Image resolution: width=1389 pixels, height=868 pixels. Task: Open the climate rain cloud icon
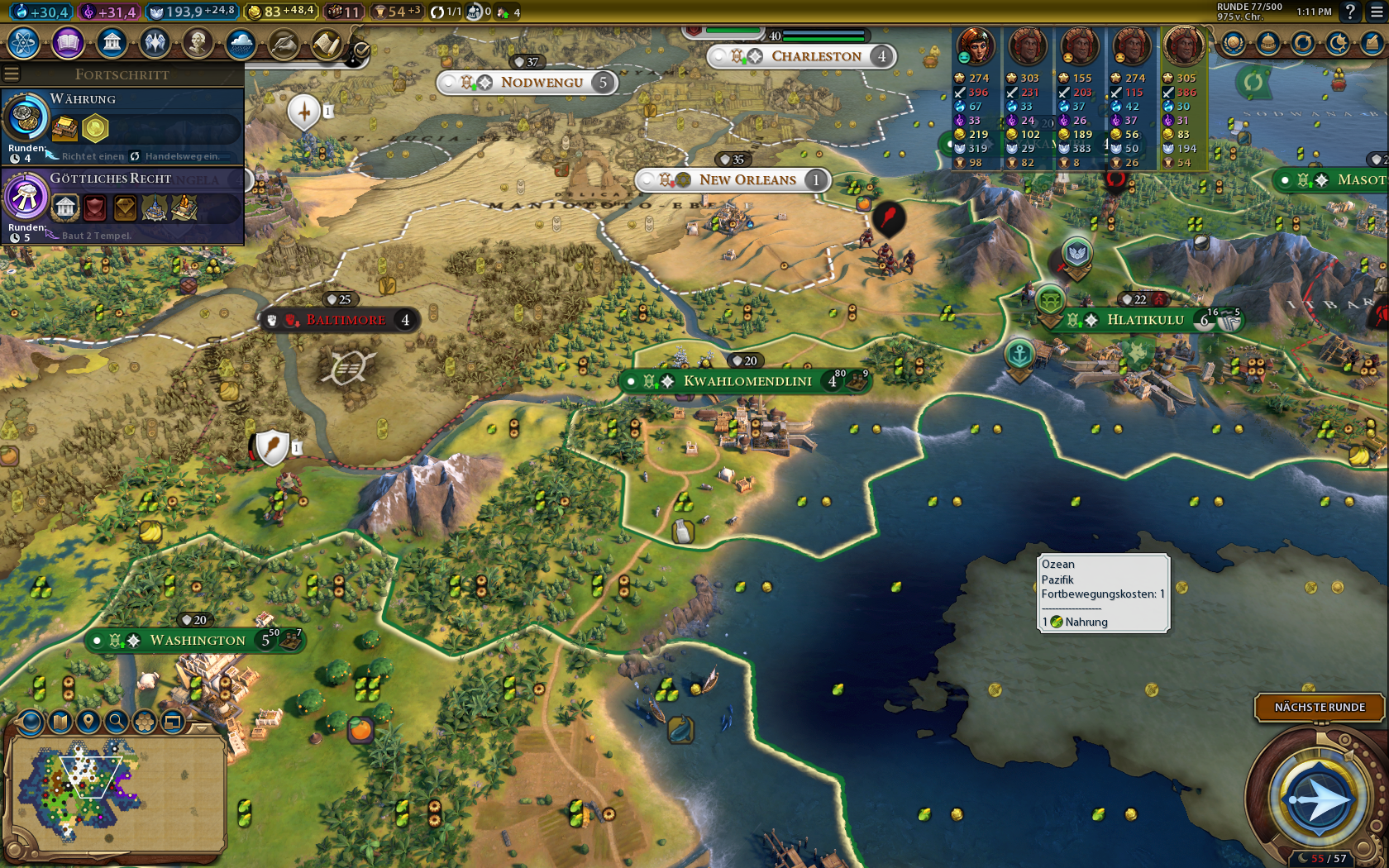[x=241, y=43]
